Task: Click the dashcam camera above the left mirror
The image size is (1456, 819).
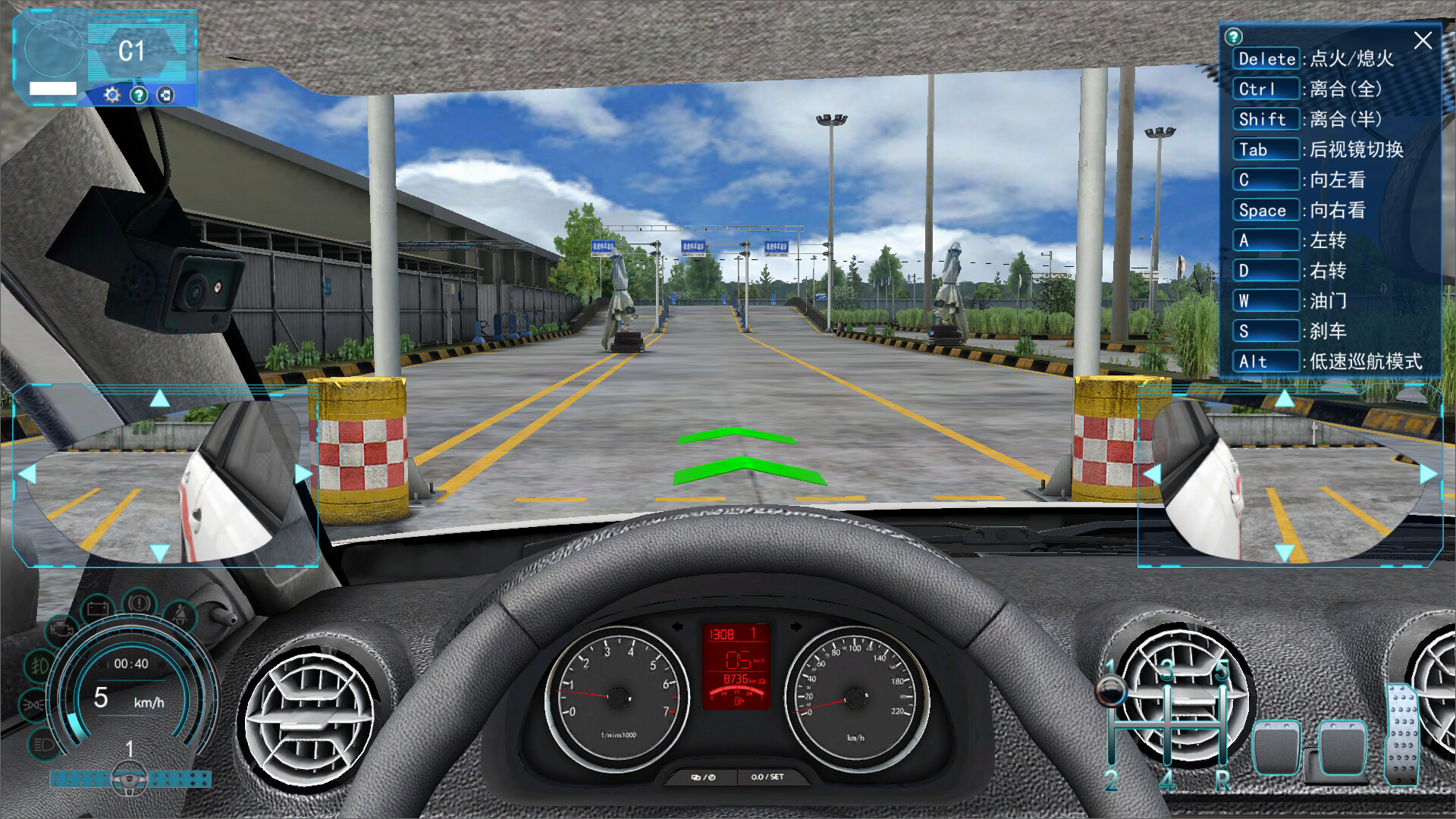Action: (201, 288)
